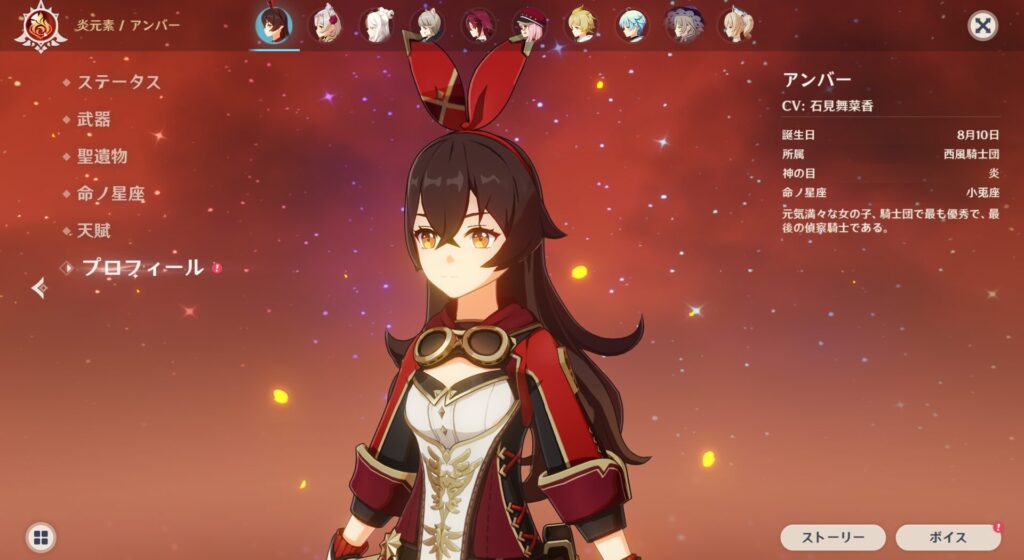Show the 命ノ星座 page
This screenshot has width=1024, height=560.
click(117, 193)
